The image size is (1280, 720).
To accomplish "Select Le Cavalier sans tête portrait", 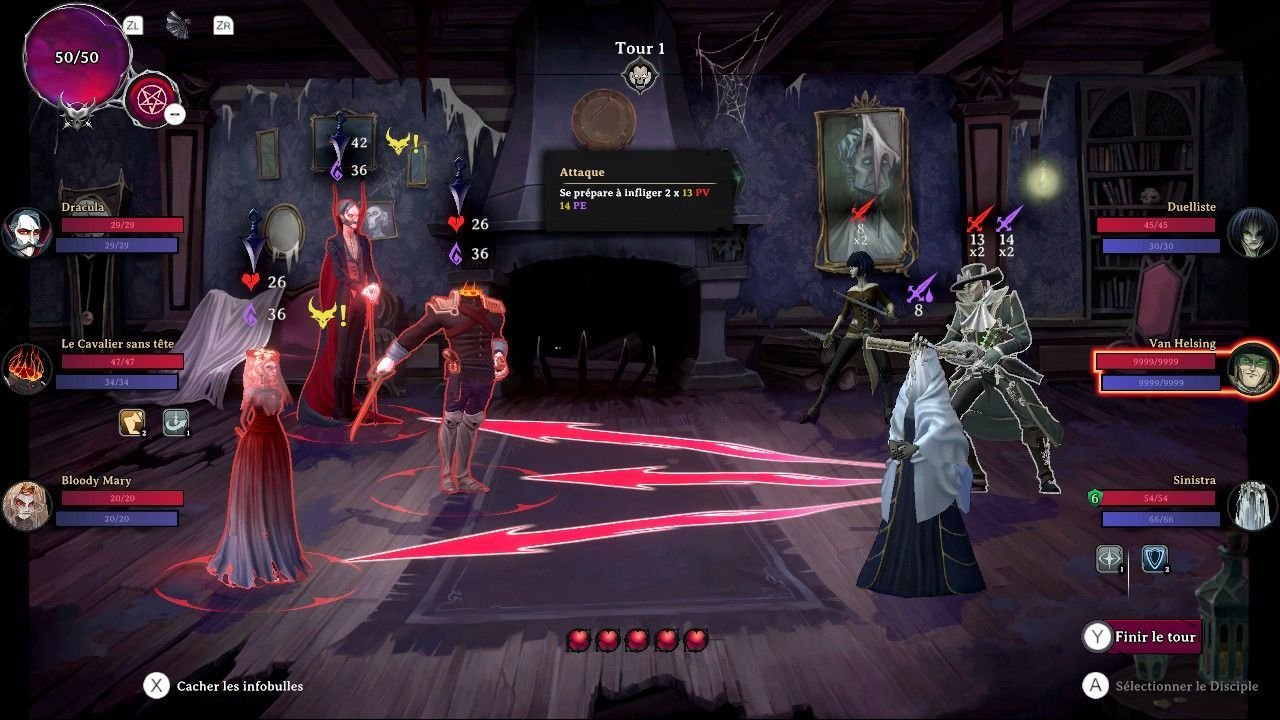I will pyautogui.click(x=26, y=369).
